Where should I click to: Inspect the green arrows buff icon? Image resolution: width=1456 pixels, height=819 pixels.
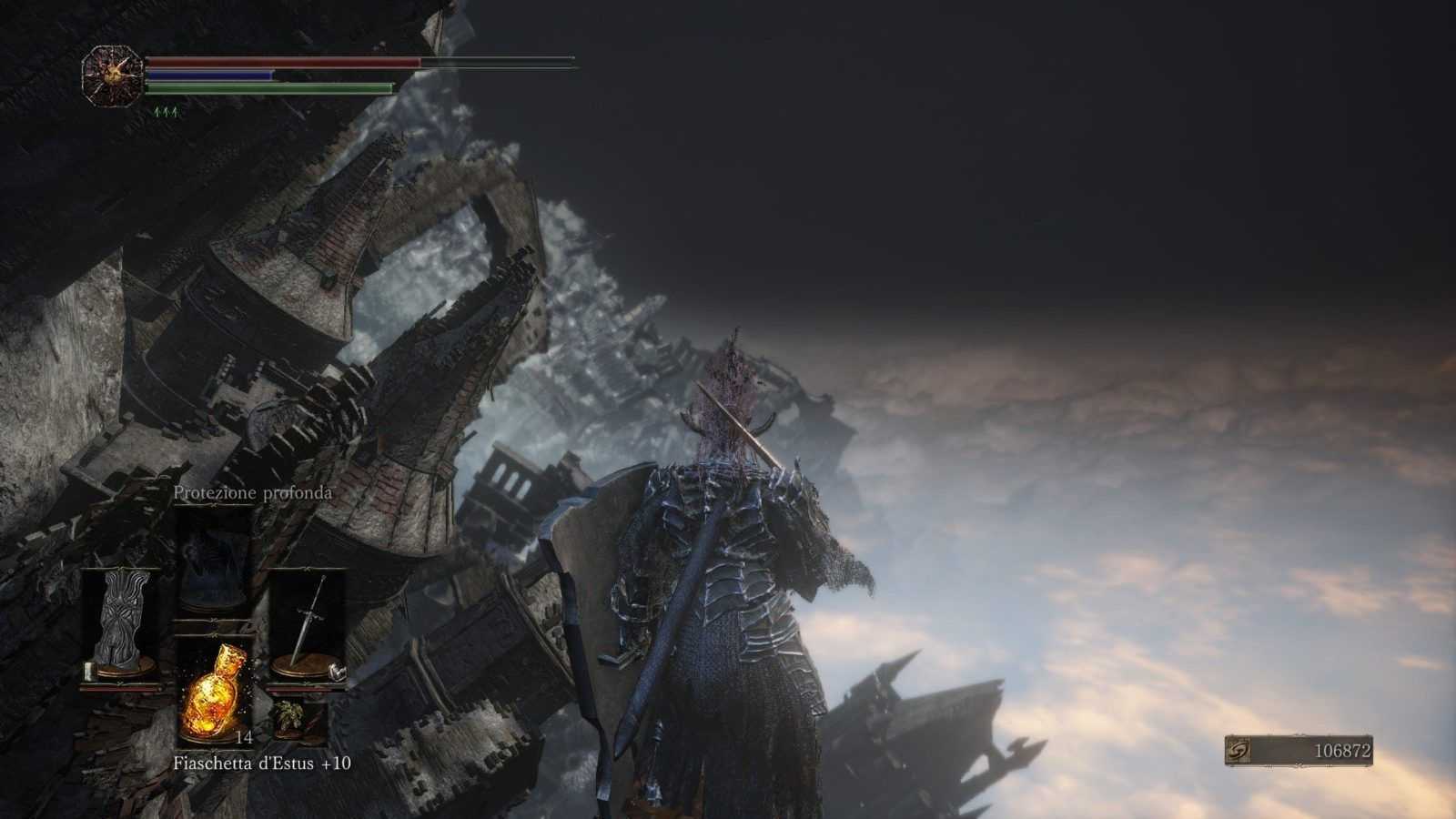click(166, 112)
